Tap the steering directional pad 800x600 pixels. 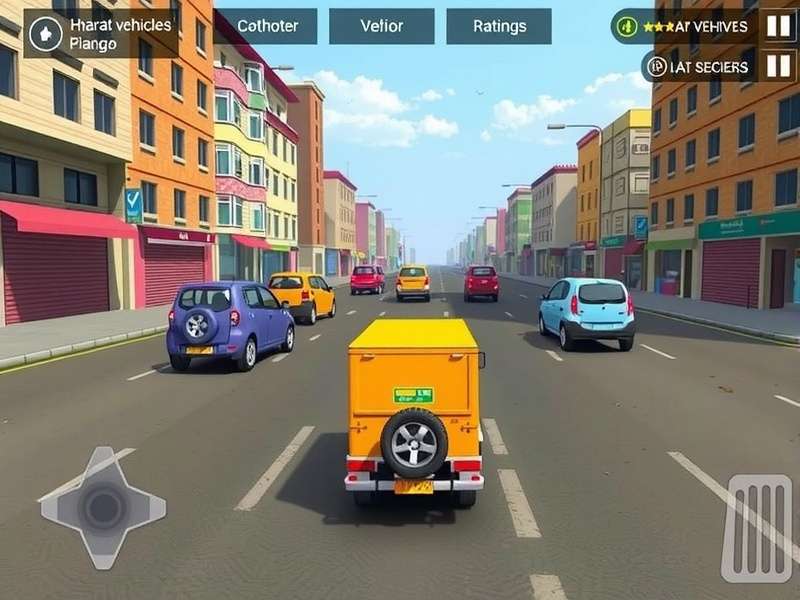[102, 507]
